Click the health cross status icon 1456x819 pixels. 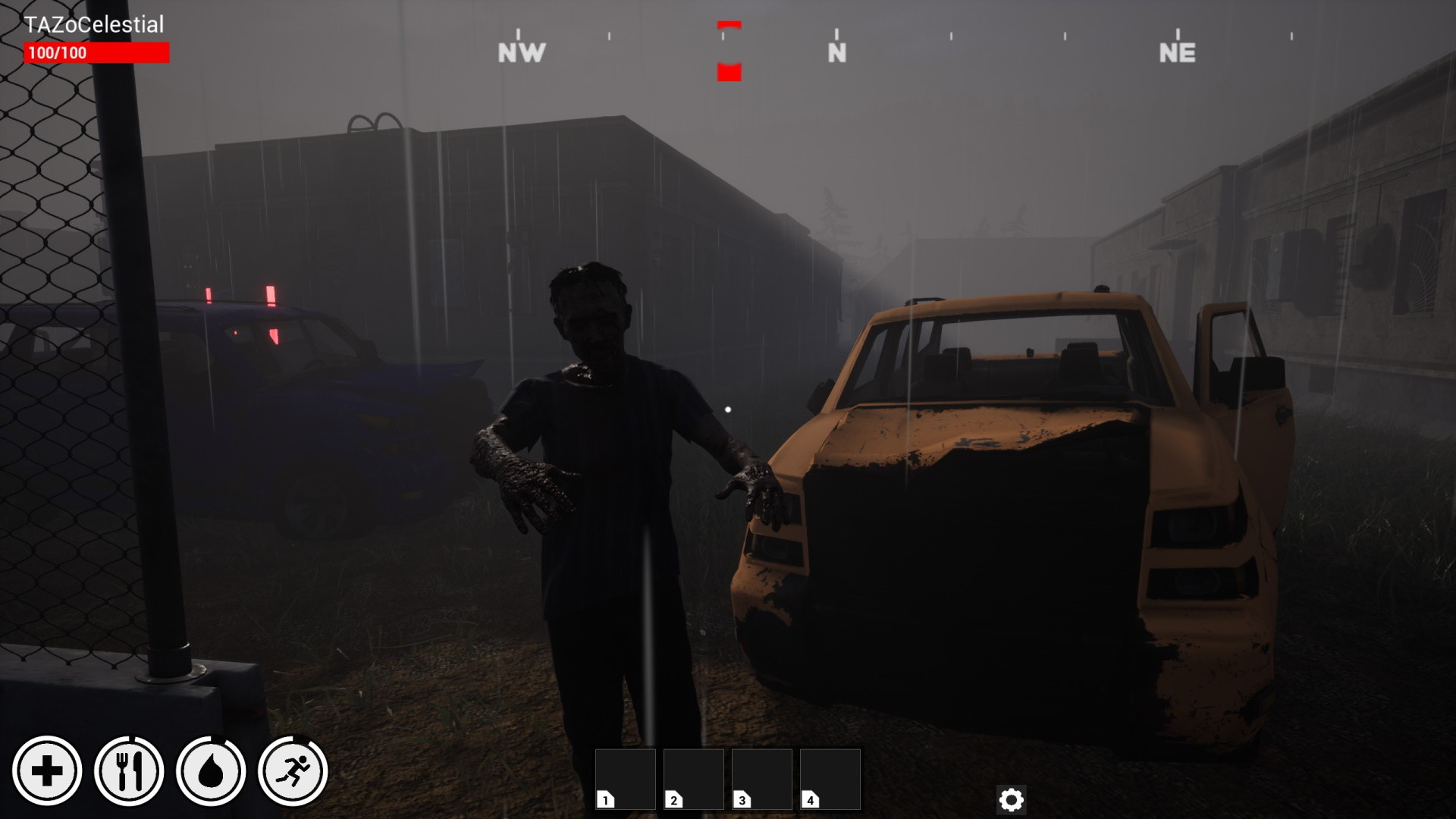click(49, 769)
